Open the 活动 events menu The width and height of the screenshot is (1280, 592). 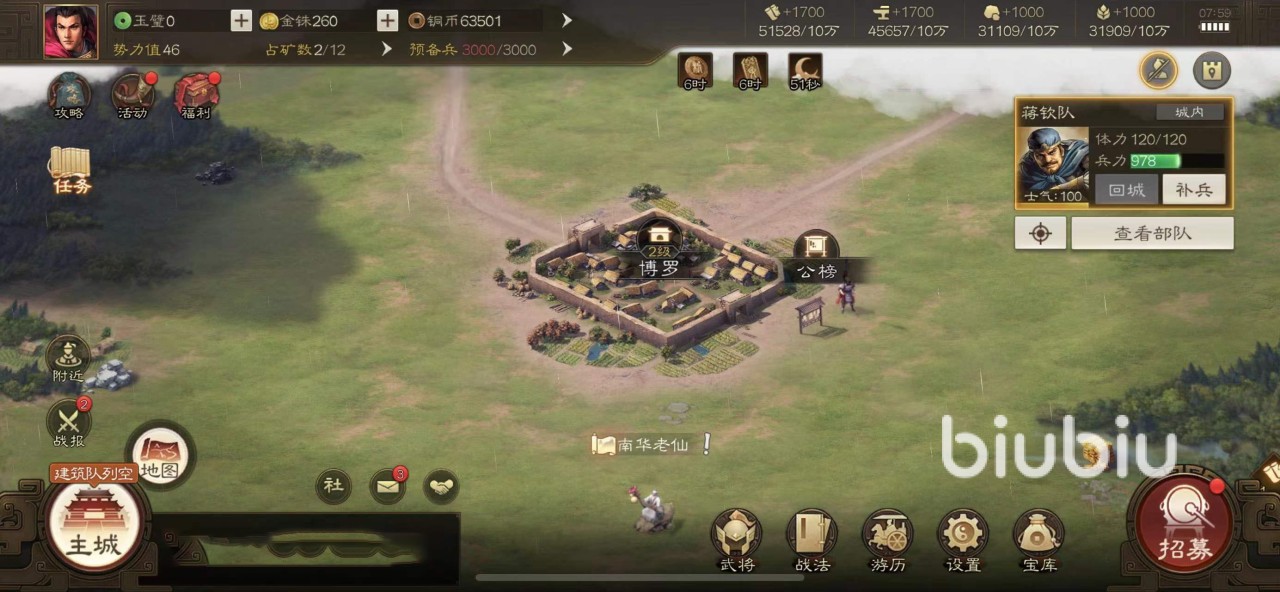click(x=132, y=95)
